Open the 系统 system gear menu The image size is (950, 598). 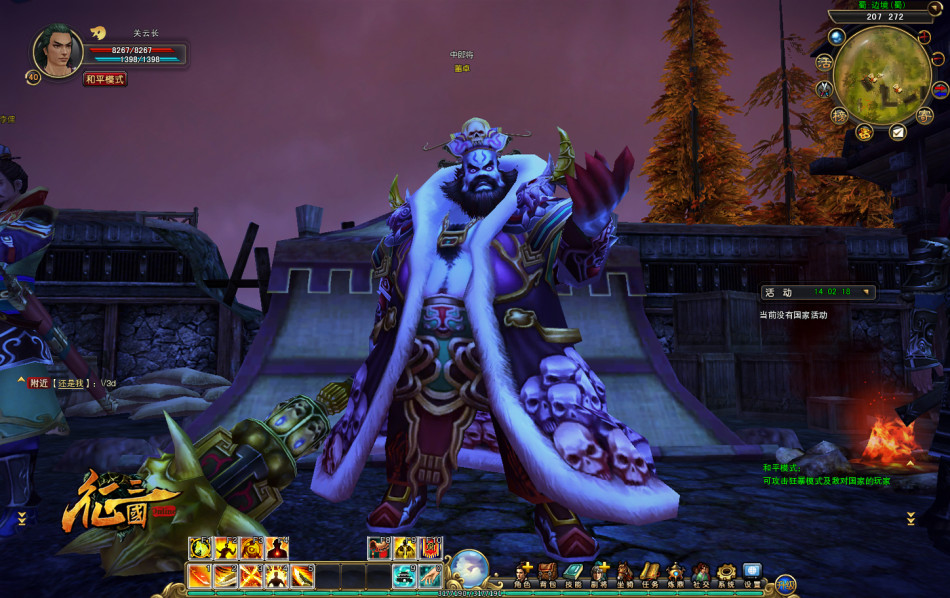pyautogui.click(x=726, y=573)
